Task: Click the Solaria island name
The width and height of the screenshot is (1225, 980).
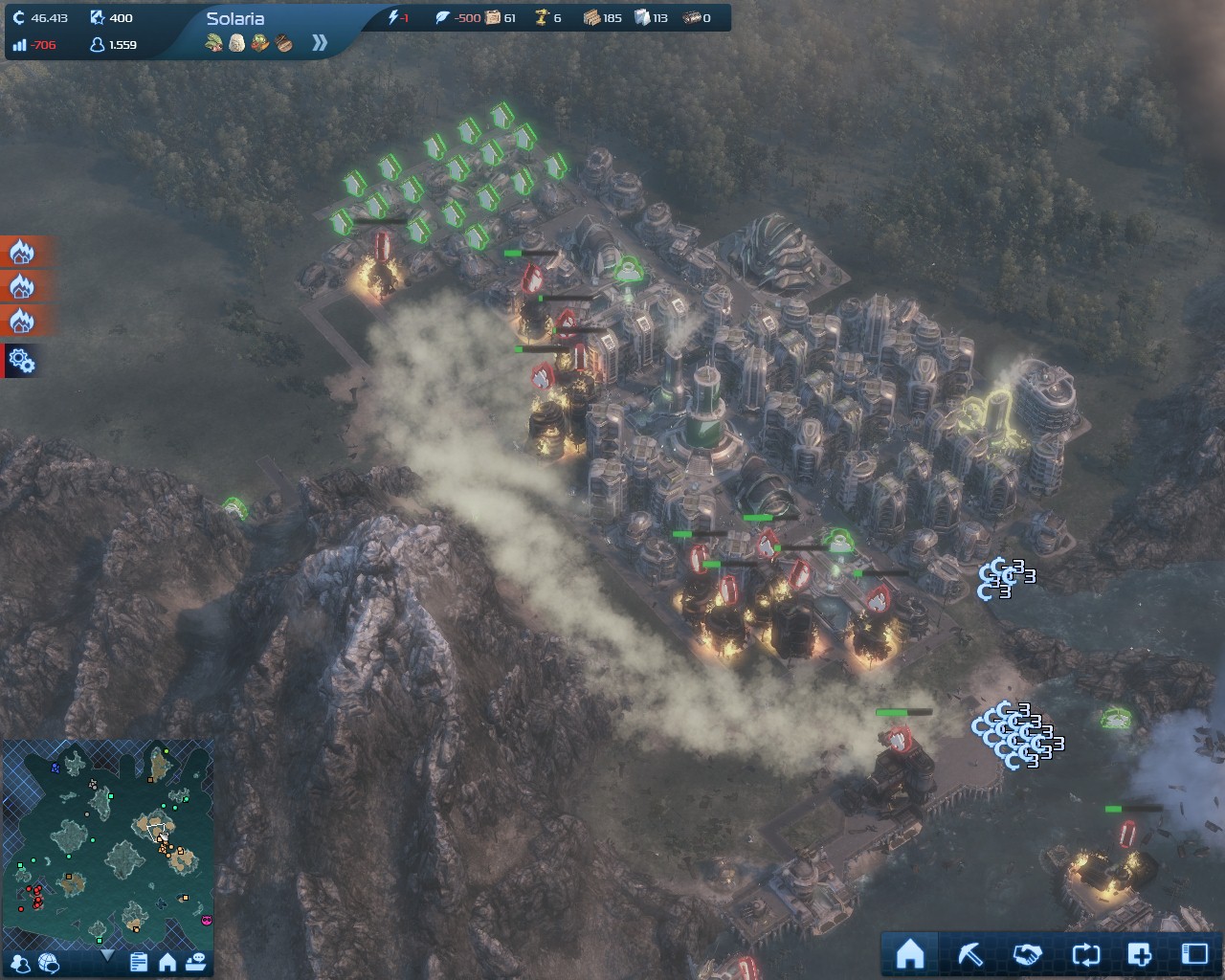Action: (x=235, y=18)
